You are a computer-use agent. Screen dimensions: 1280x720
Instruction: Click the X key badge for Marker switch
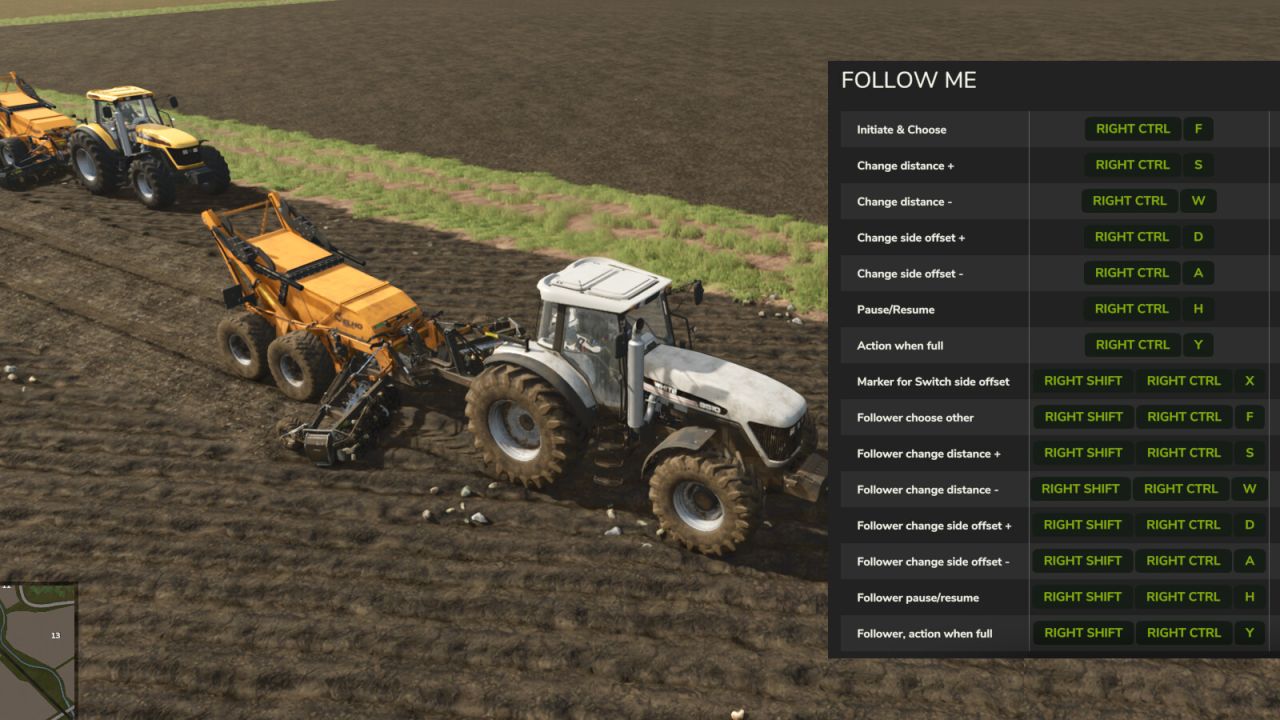click(1249, 380)
